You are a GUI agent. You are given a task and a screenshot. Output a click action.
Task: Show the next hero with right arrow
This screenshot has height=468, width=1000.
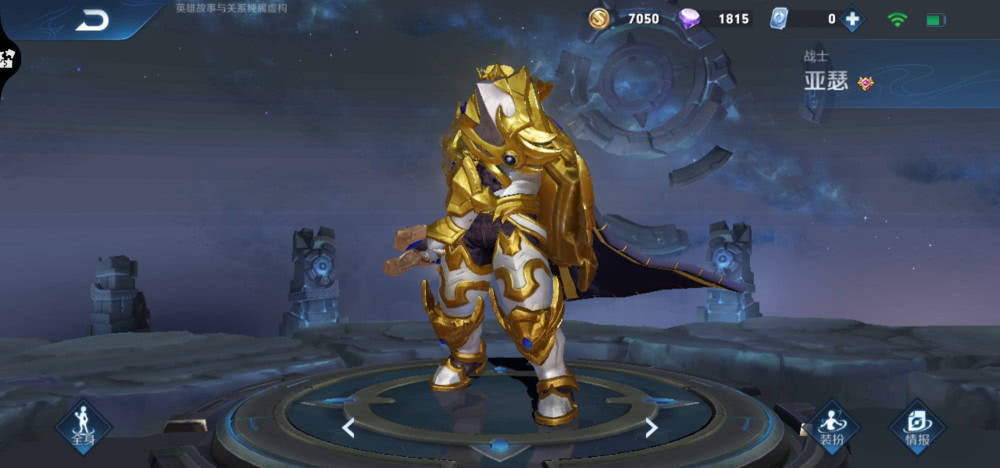click(x=651, y=428)
